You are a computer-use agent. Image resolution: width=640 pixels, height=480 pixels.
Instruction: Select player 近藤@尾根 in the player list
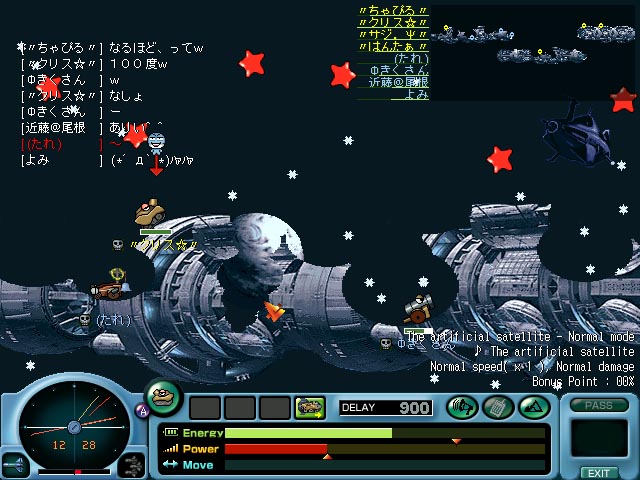pyautogui.click(x=398, y=83)
